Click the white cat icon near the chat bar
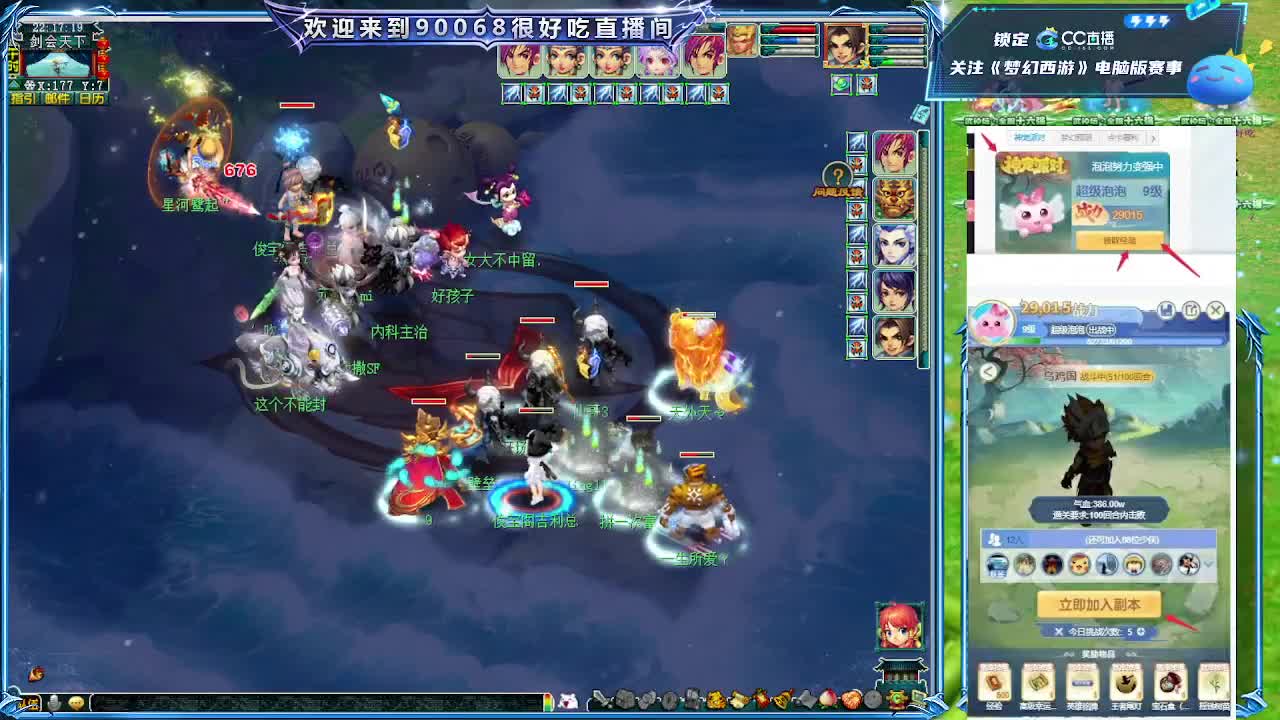The width and height of the screenshot is (1280, 720). (x=567, y=702)
